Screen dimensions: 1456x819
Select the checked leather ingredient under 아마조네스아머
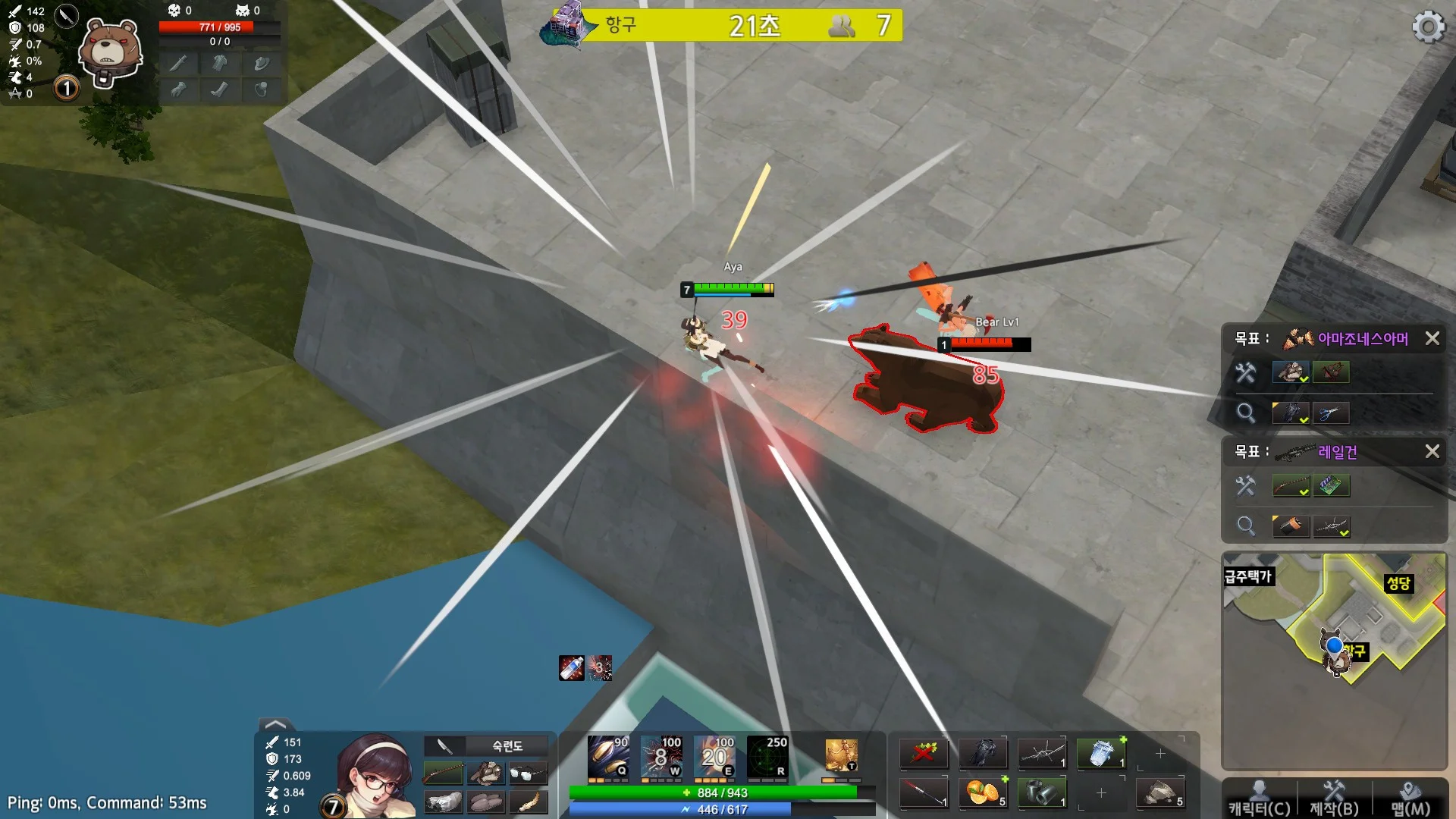tap(1291, 372)
